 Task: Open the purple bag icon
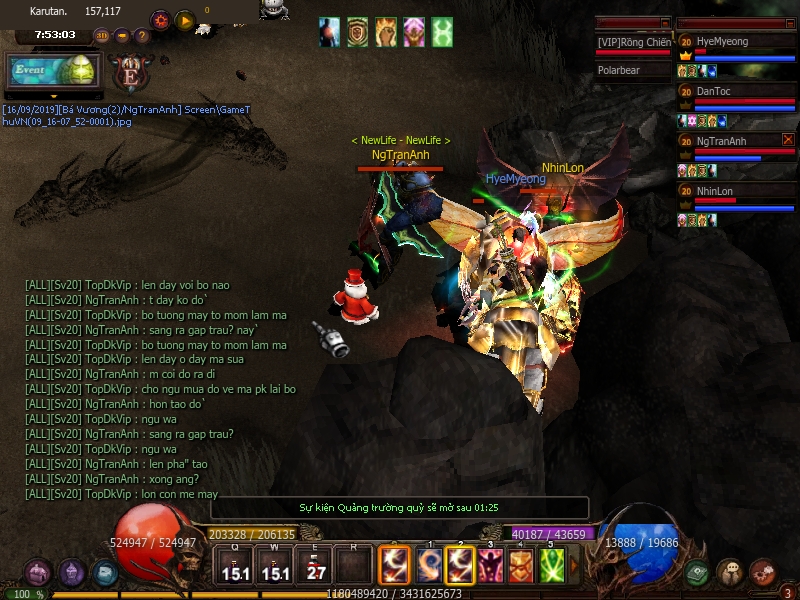[x=38, y=573]
